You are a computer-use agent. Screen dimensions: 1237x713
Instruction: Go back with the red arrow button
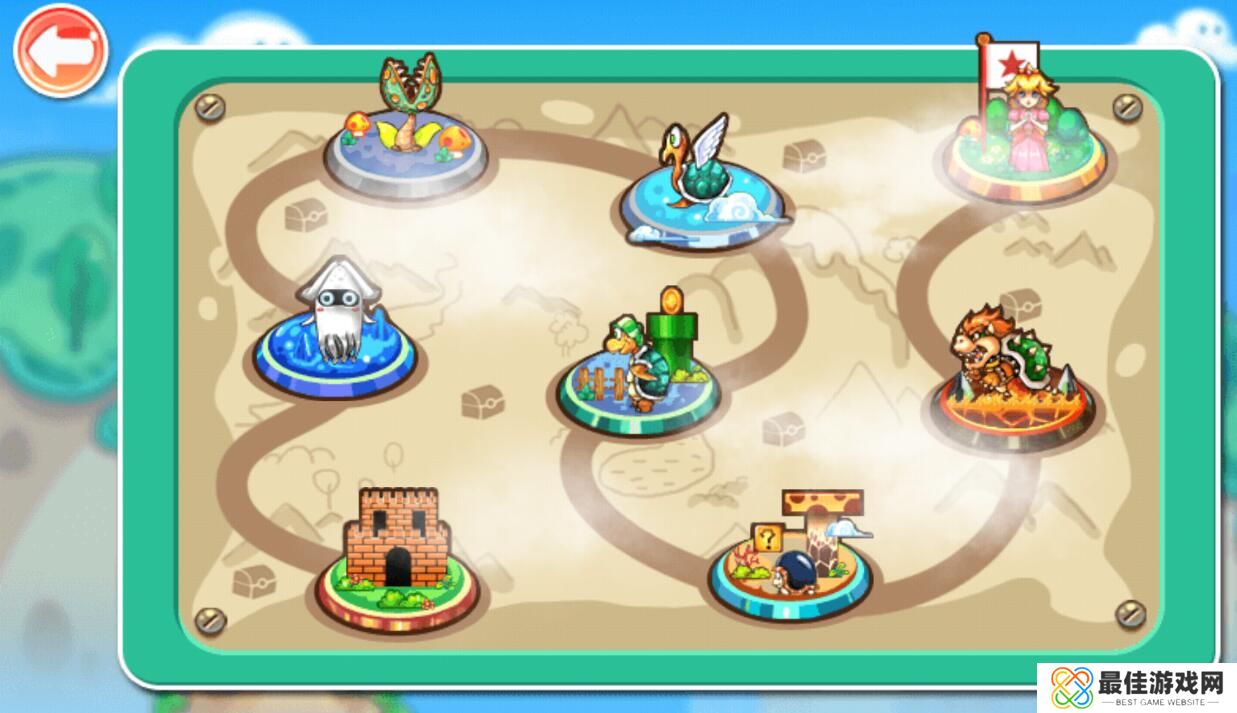(x=60, y=52)
